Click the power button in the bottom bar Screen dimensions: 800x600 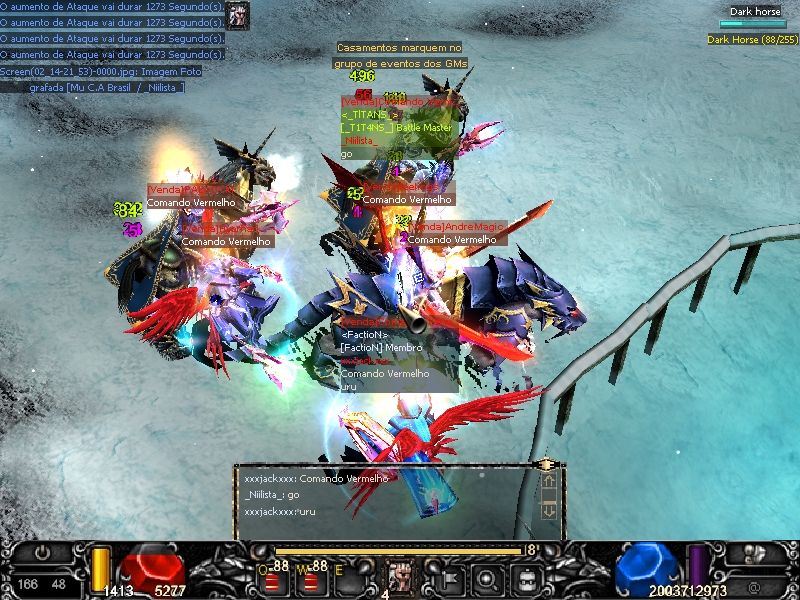42,552
